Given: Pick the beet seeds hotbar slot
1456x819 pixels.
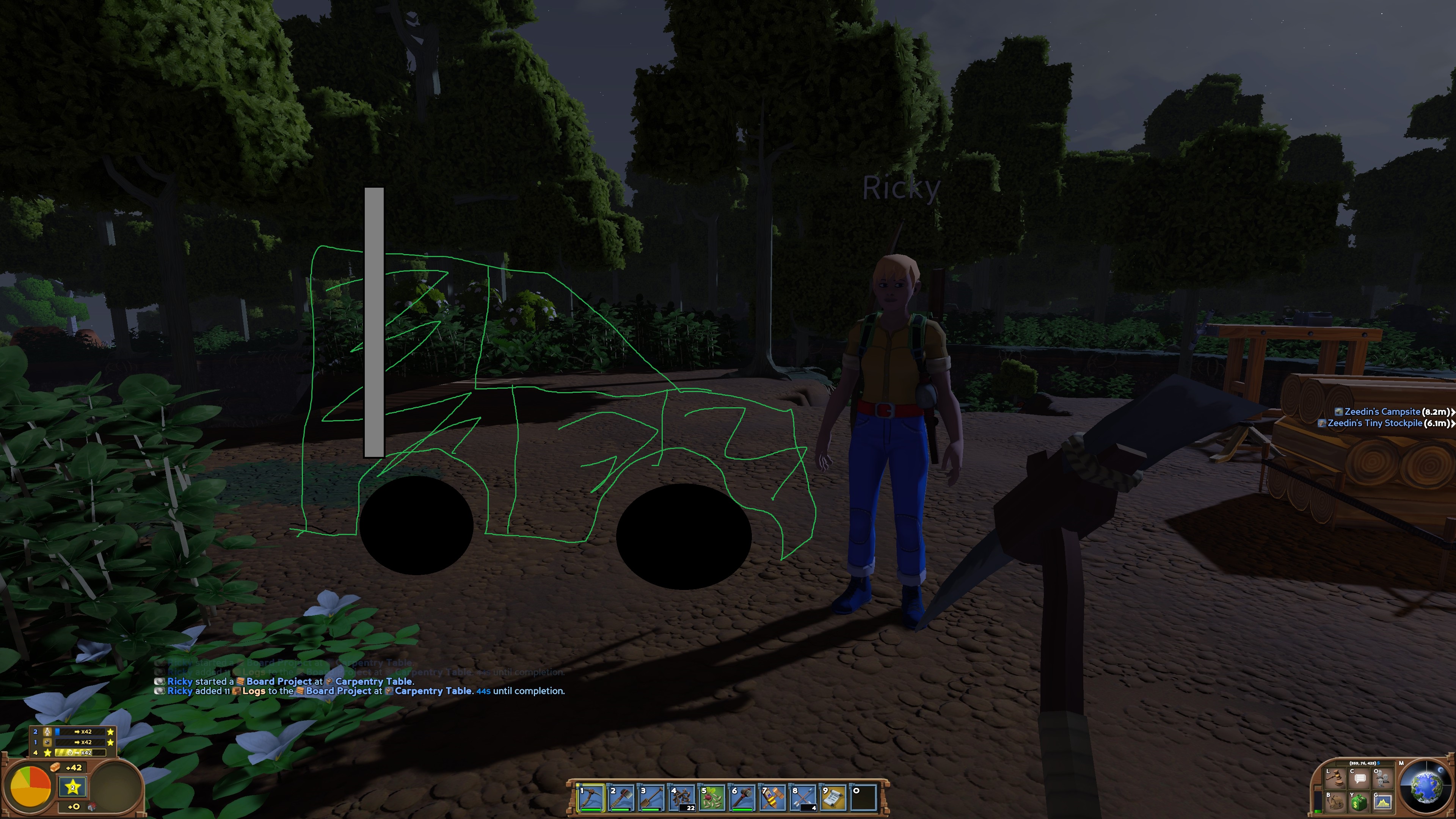Looking at the screenshot, I should (x=712, y=797).
